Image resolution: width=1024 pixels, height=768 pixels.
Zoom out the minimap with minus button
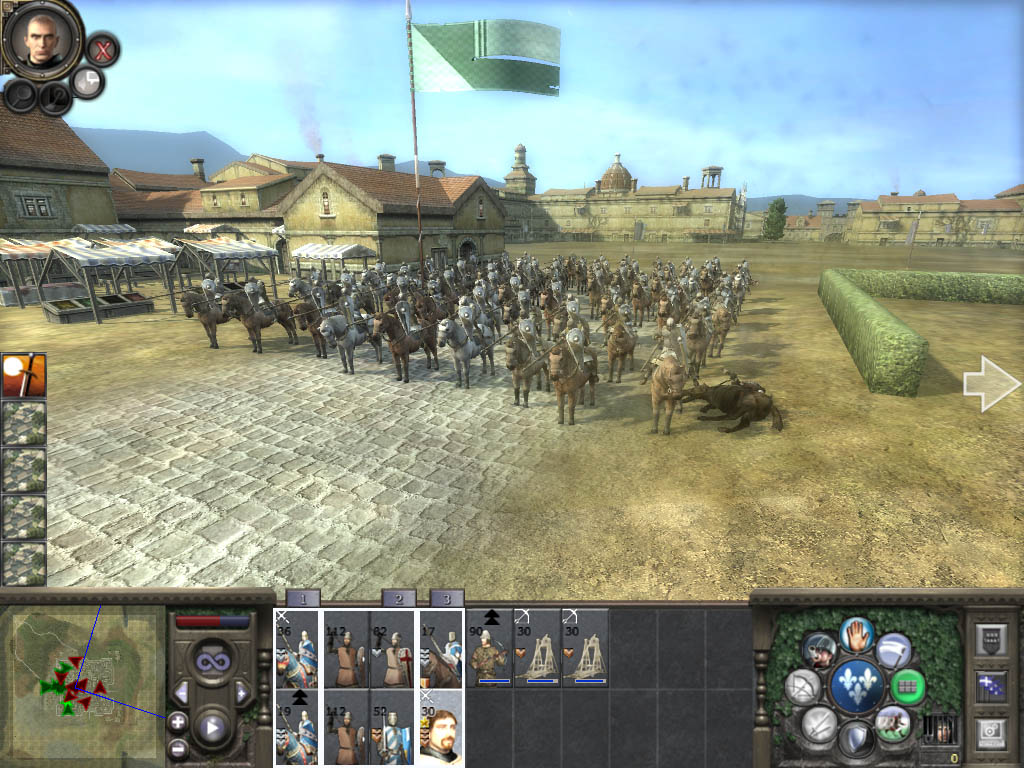point(178,746)
